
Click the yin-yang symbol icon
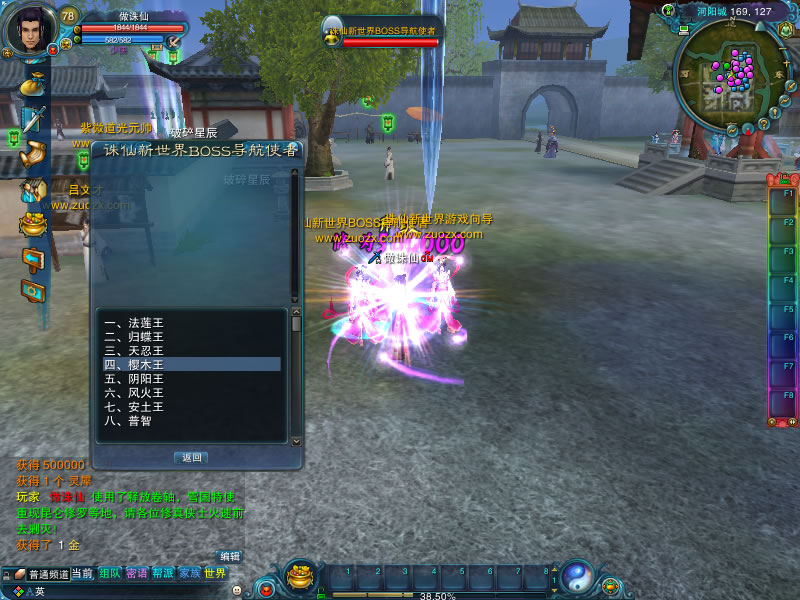point(576,577)
